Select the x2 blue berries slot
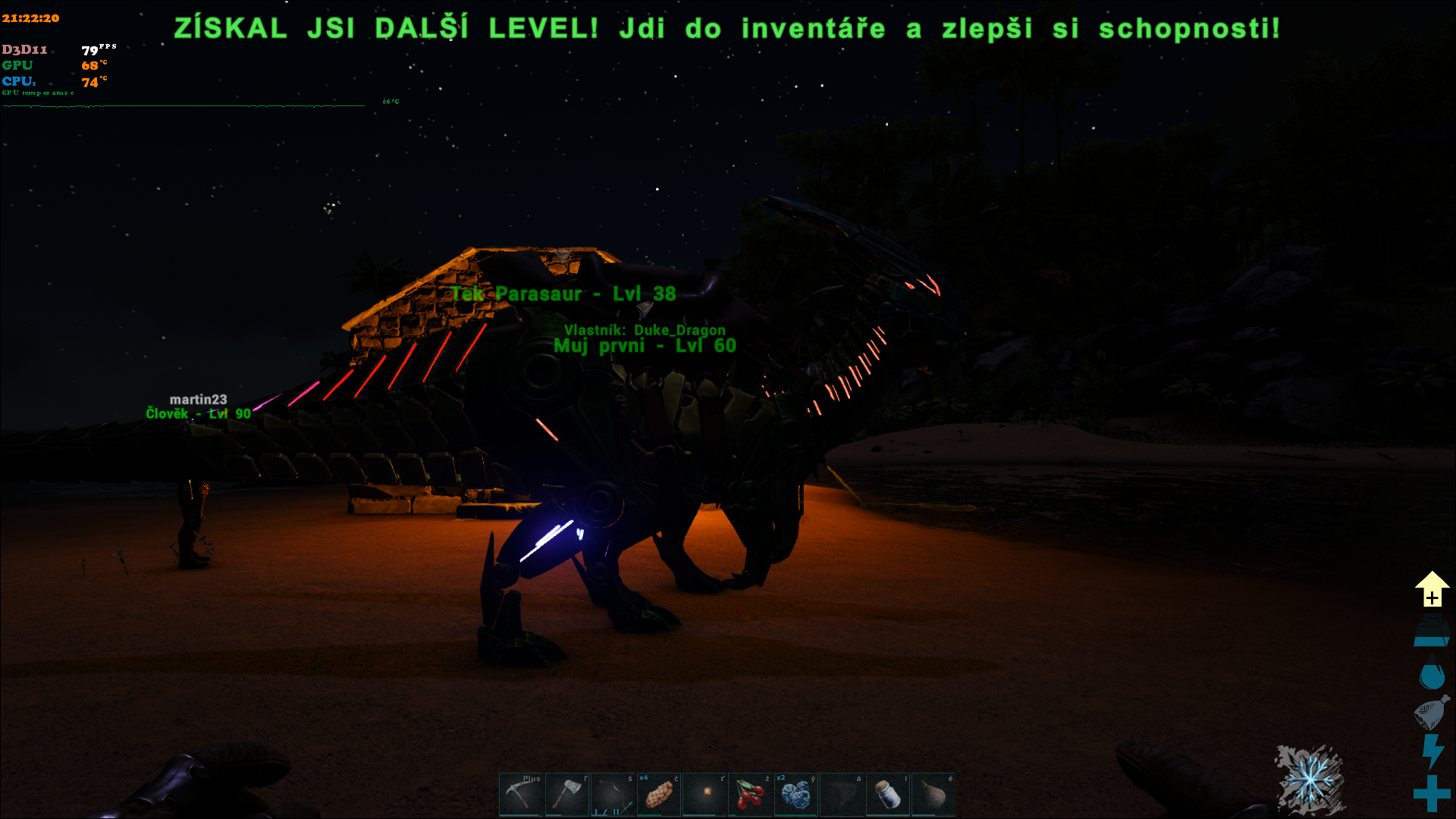Screen dimensions: 1456x819 (795, 794)
